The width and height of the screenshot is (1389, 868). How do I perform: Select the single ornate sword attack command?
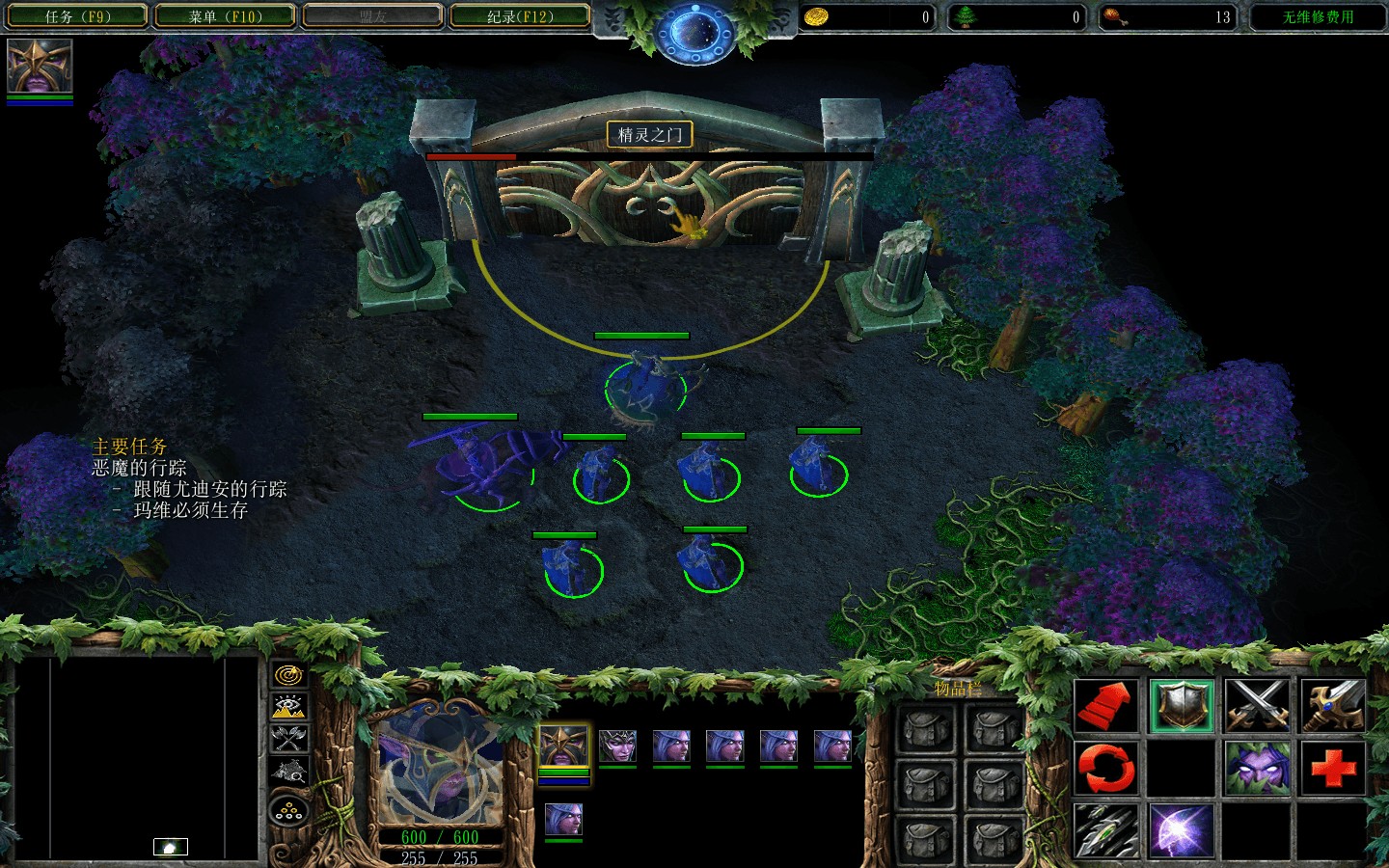click(1333, 705)
